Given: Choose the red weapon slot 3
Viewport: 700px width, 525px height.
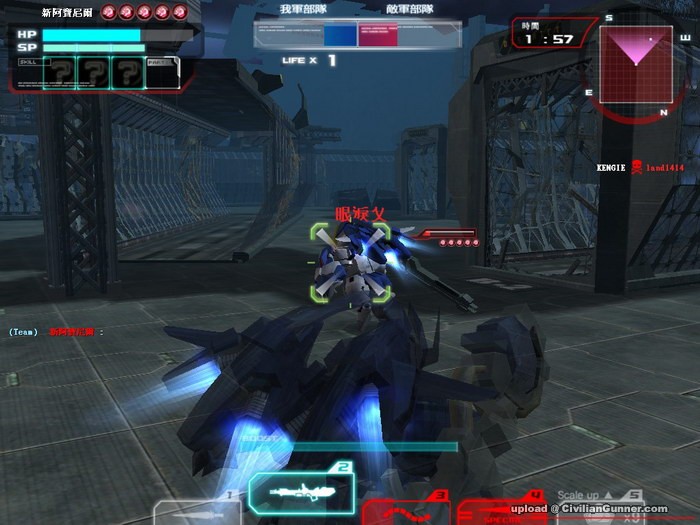Looking at the screenshot, I should point(405,510).
